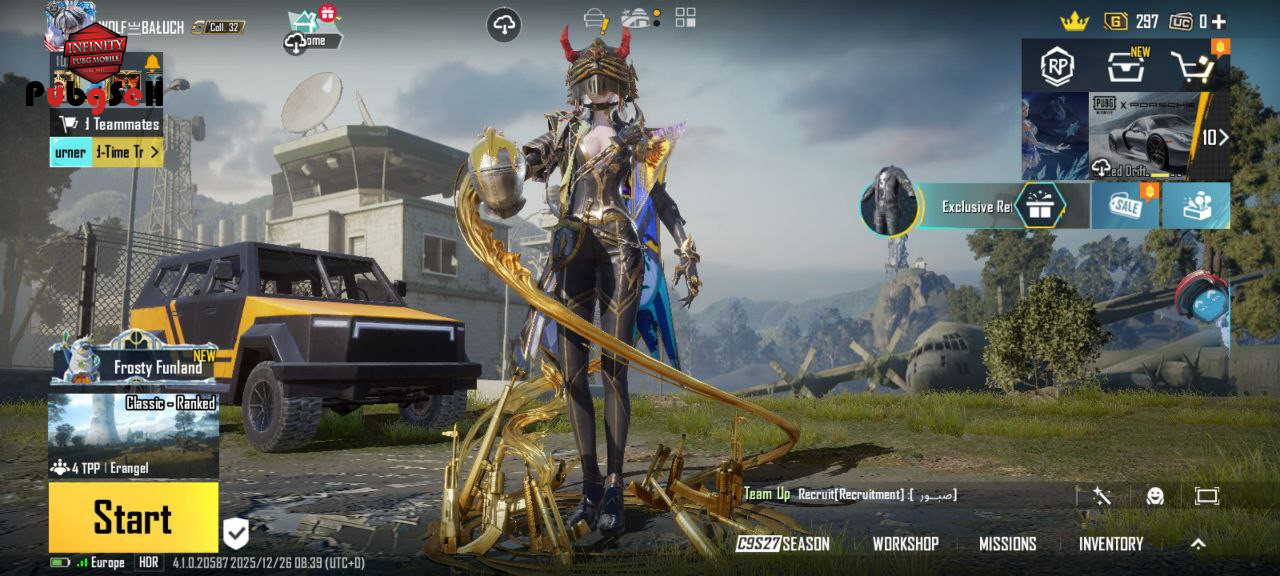The image size is (1280, 576).
Task: Open the Classic Ranked Erangel mode selector
Action: coord(133,436)
